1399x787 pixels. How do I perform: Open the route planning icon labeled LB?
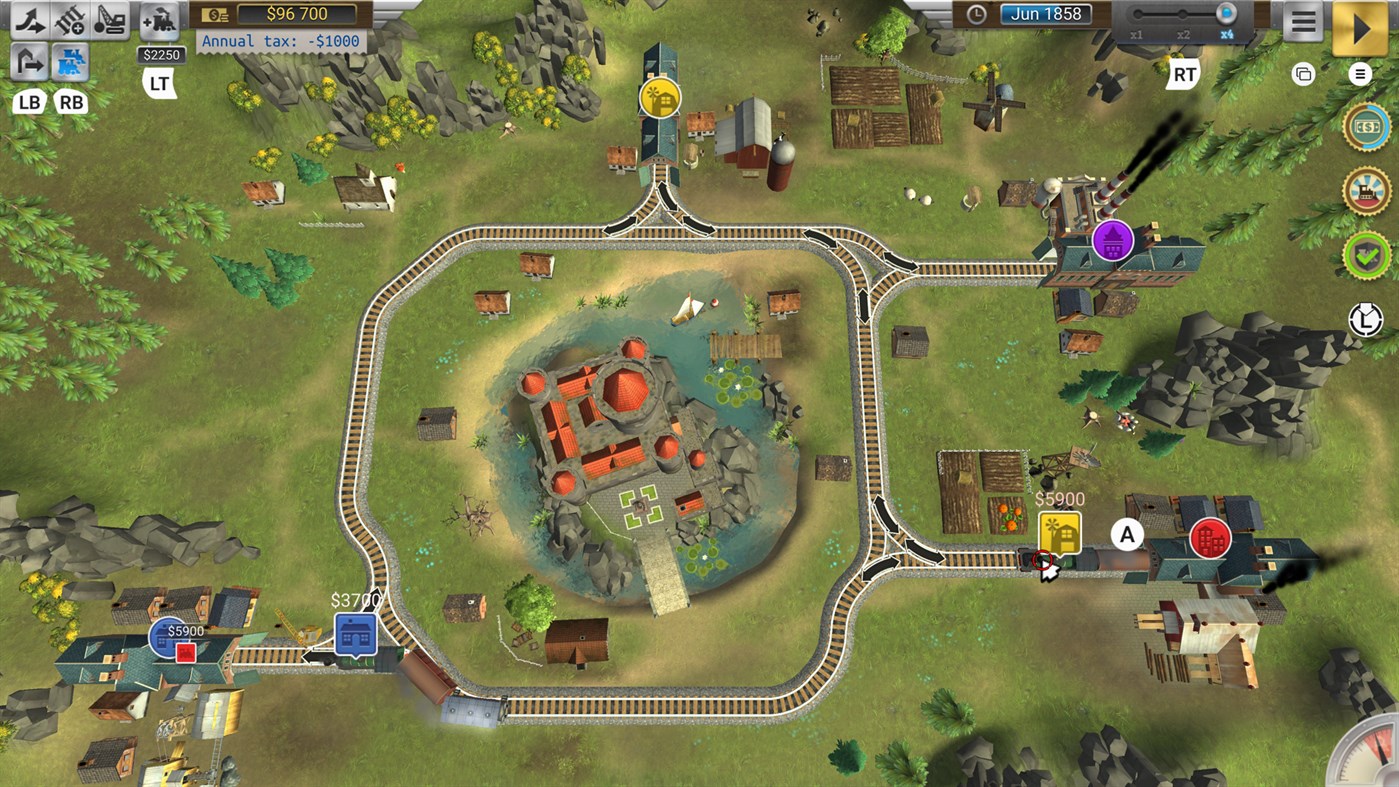click(26, 60)
